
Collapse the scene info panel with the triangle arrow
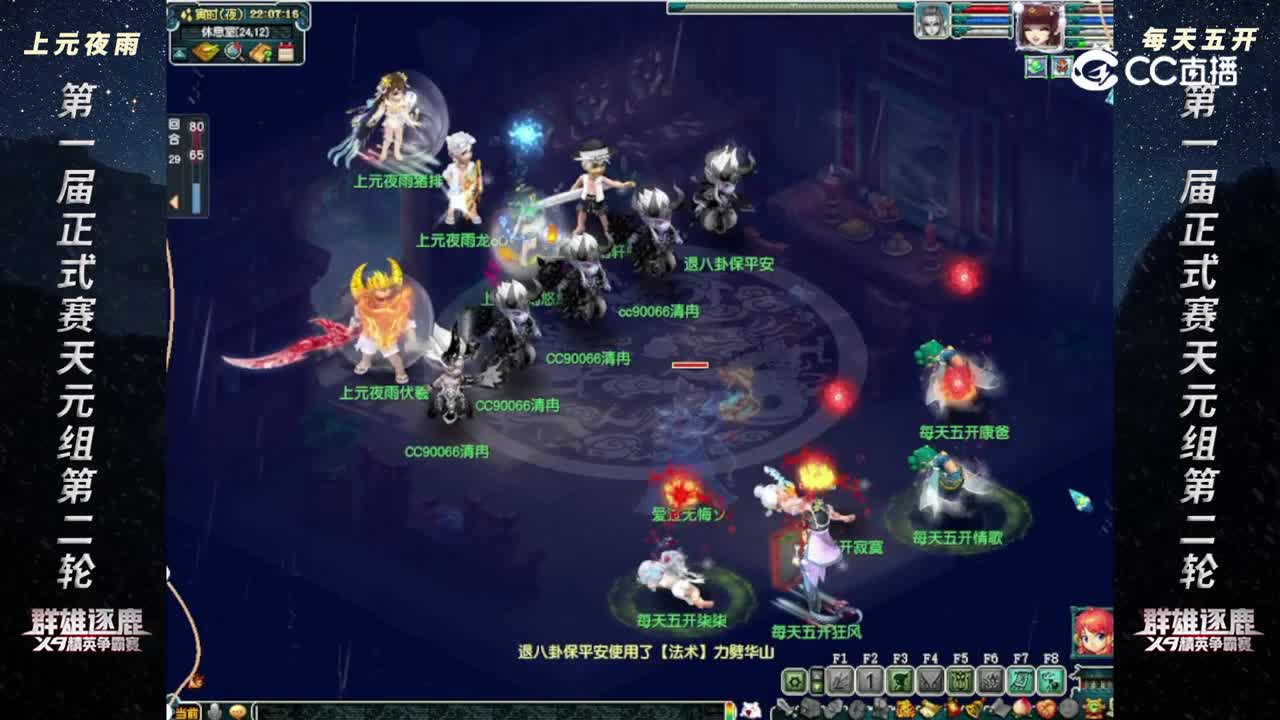click(179, 52)
